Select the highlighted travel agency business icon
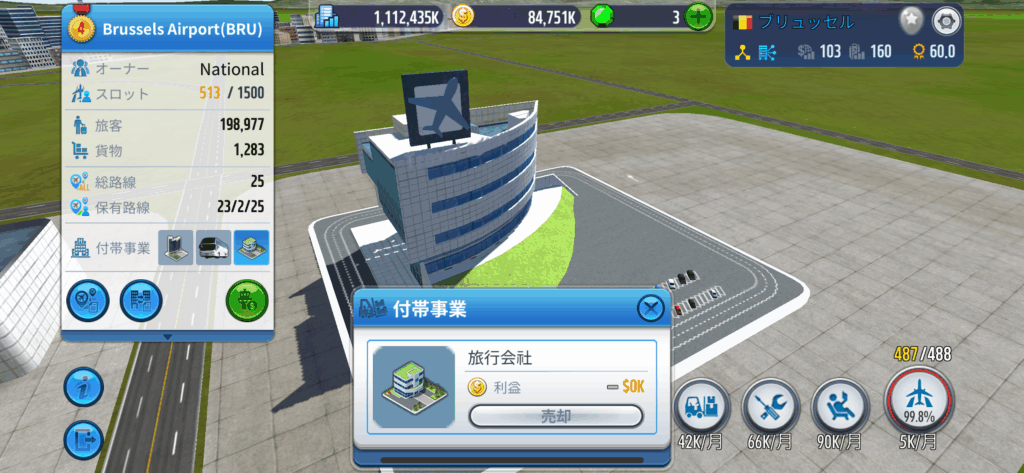The height and width of the screenshot is (473, 1024). pos(251,248)
